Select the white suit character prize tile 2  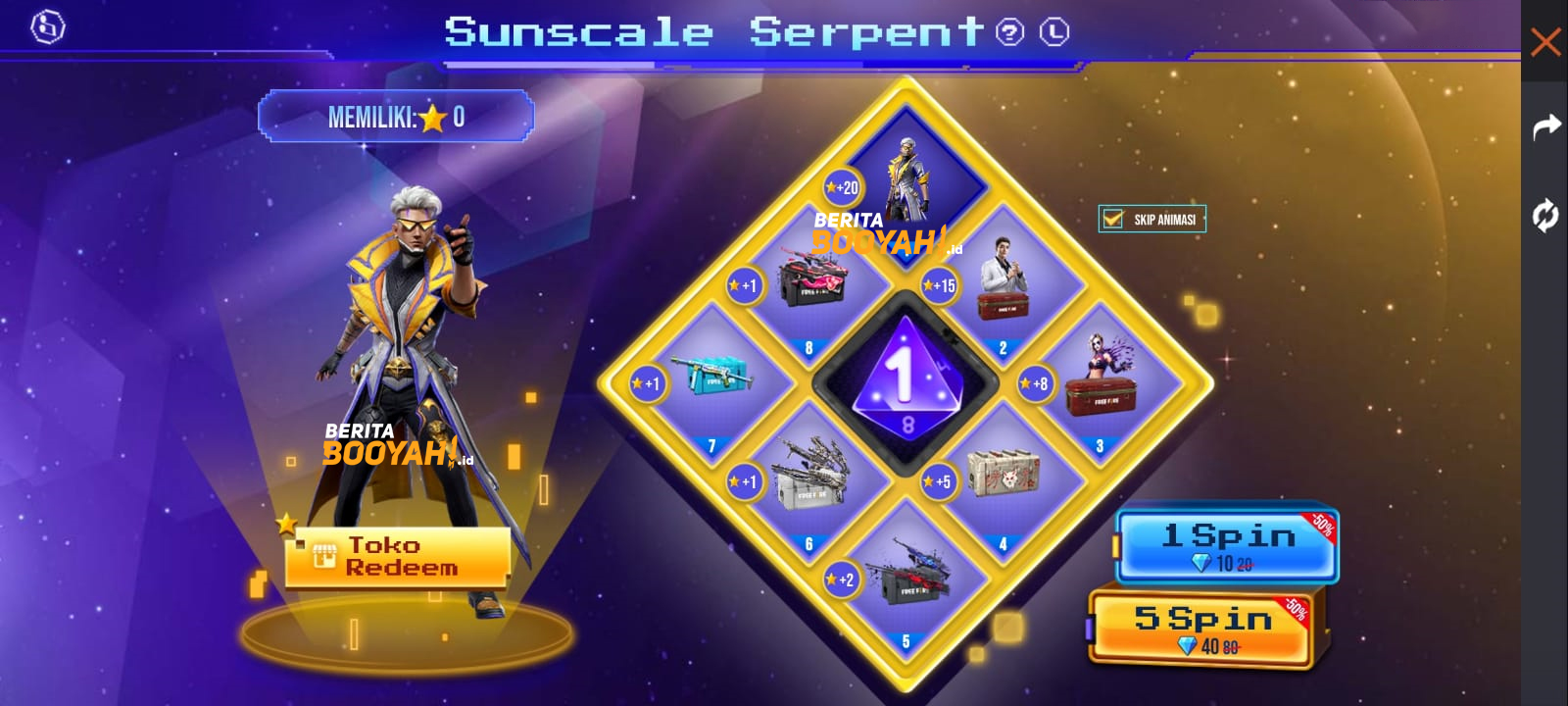[1002, 281]
